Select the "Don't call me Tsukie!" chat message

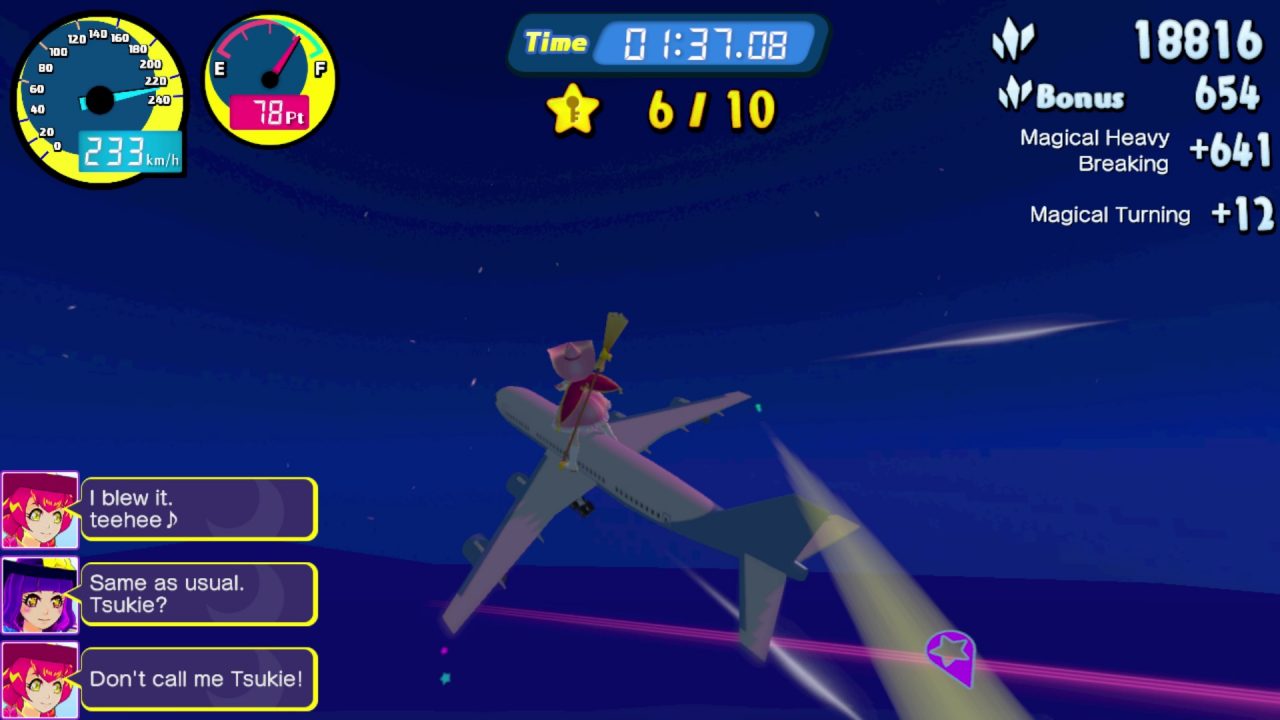[198, 680]
